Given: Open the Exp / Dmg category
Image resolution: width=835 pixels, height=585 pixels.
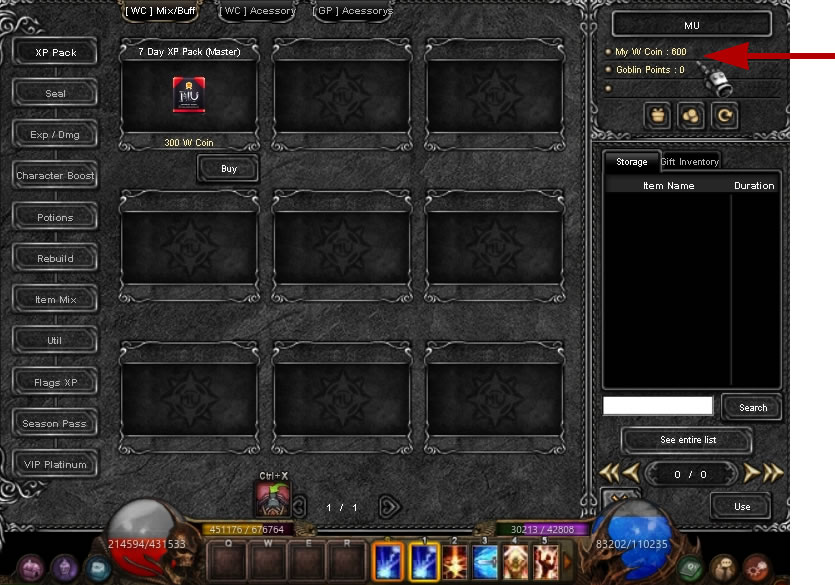Looking at the screenshot, I should pyautogui.click(x=55, y=134).
